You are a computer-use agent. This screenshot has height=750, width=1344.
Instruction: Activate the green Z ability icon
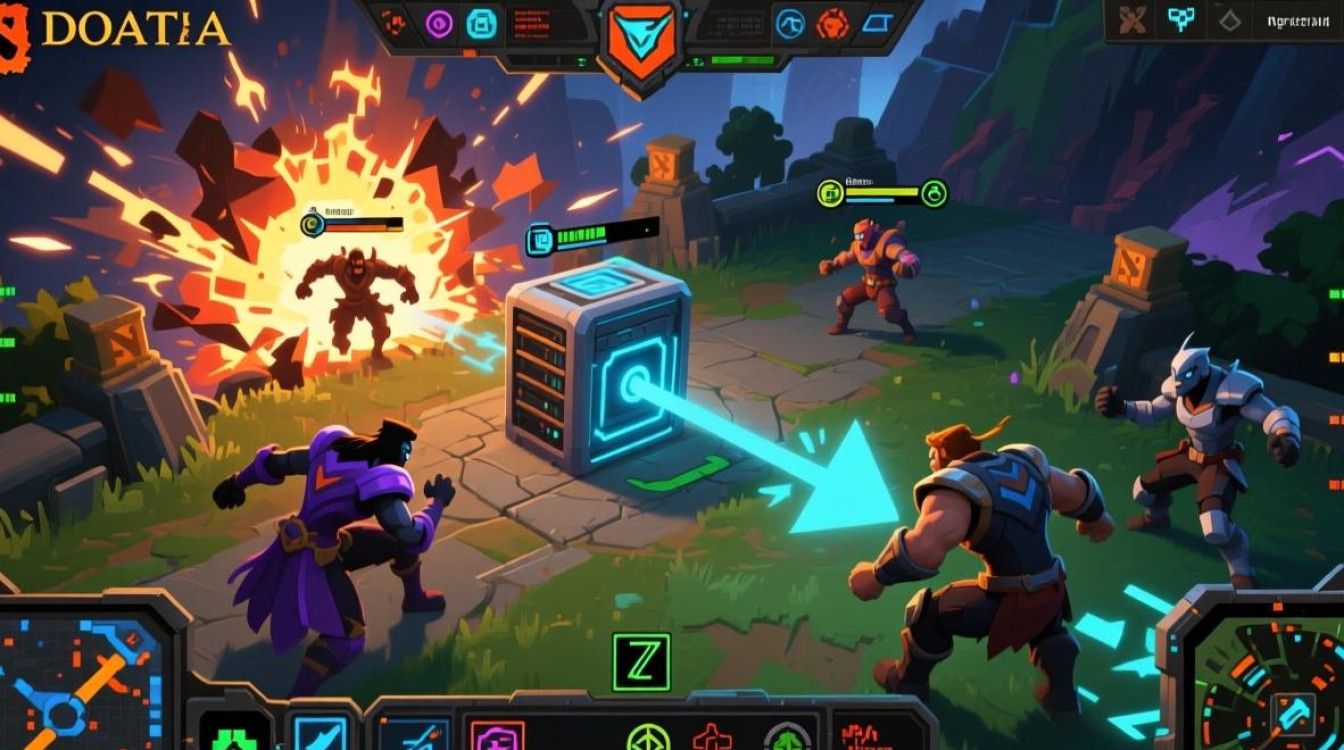(x=641, y=662)
